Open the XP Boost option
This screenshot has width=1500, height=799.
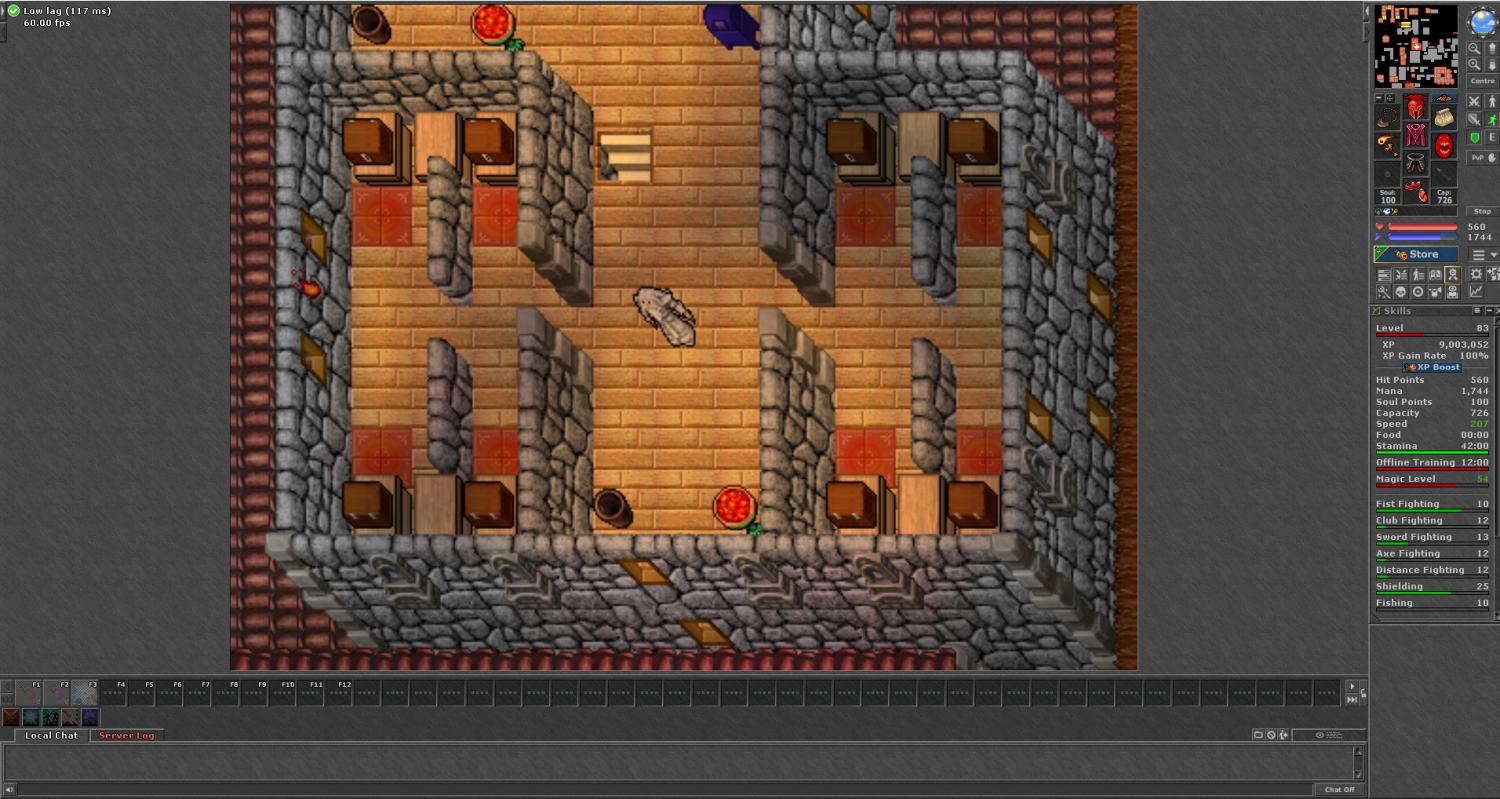[x=1432, y=367]
